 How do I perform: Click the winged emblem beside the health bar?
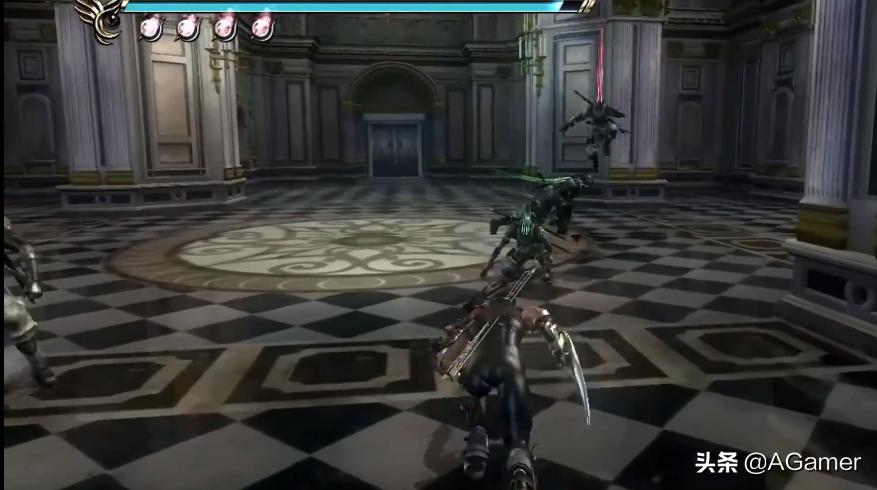tap(102, 18)
